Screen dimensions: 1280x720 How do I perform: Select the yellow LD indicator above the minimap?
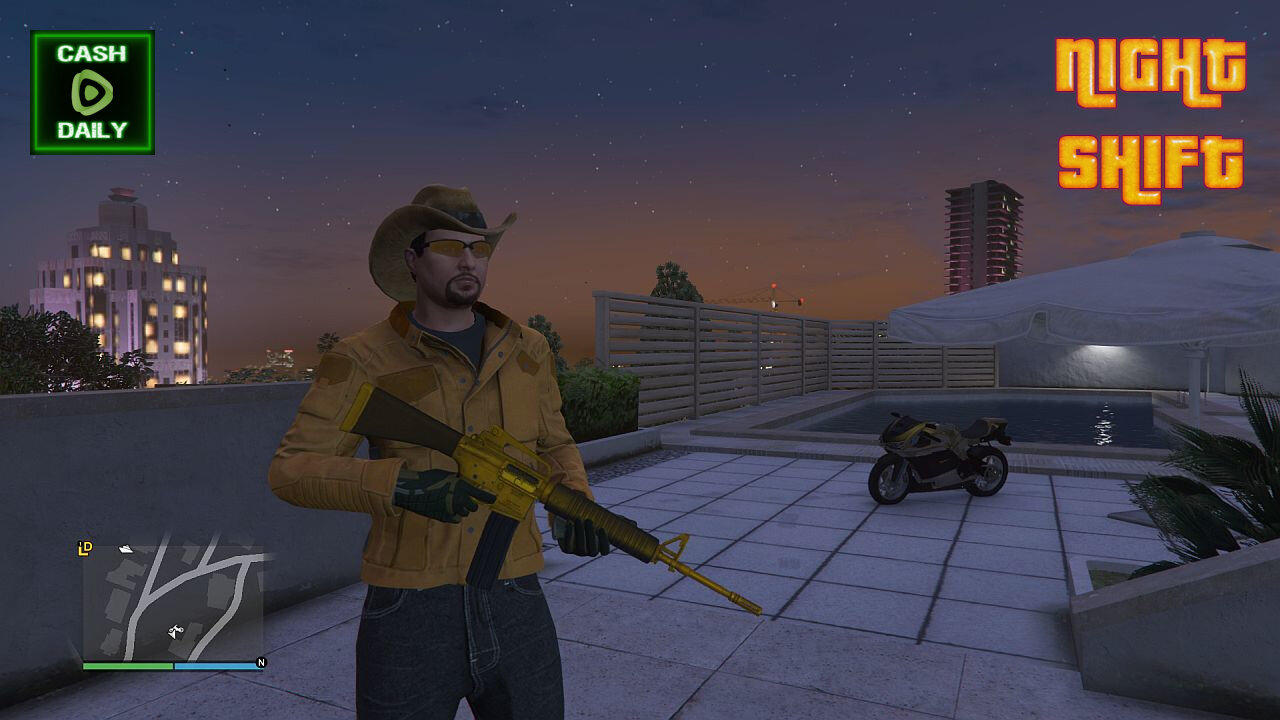tap(85, 548)
